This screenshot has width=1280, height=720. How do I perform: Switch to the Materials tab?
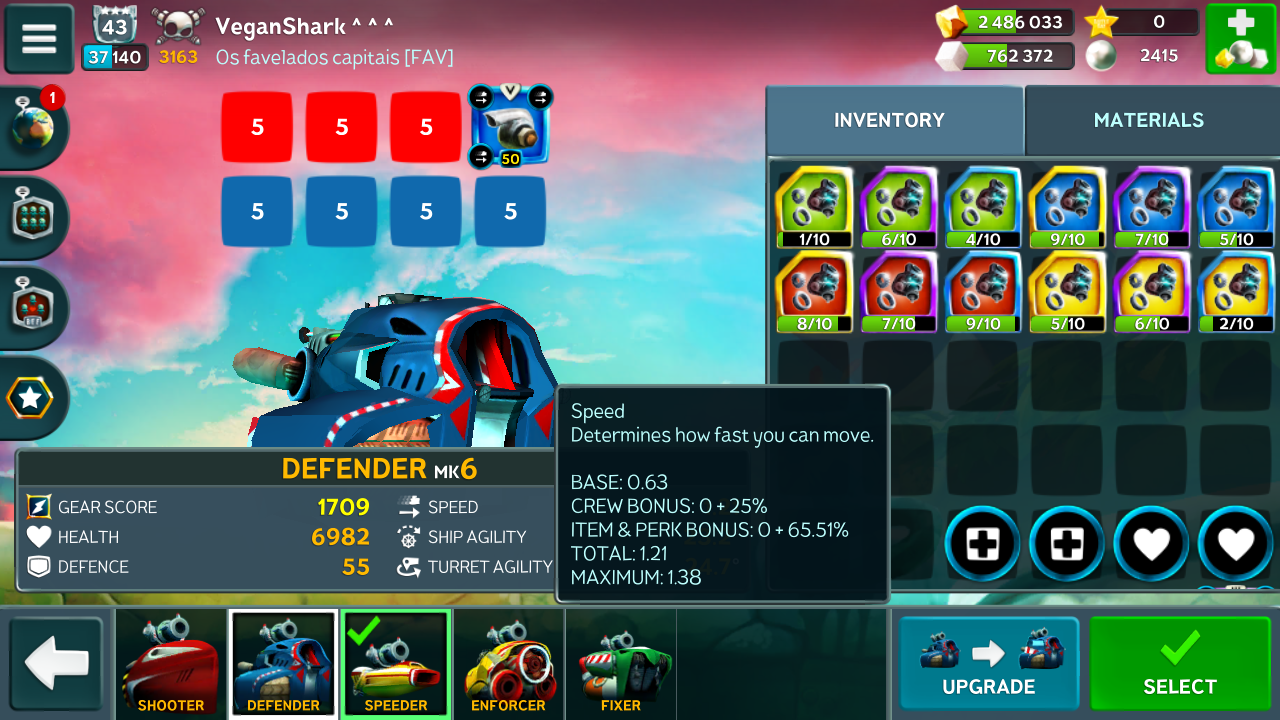click(x=1148, y=120)
